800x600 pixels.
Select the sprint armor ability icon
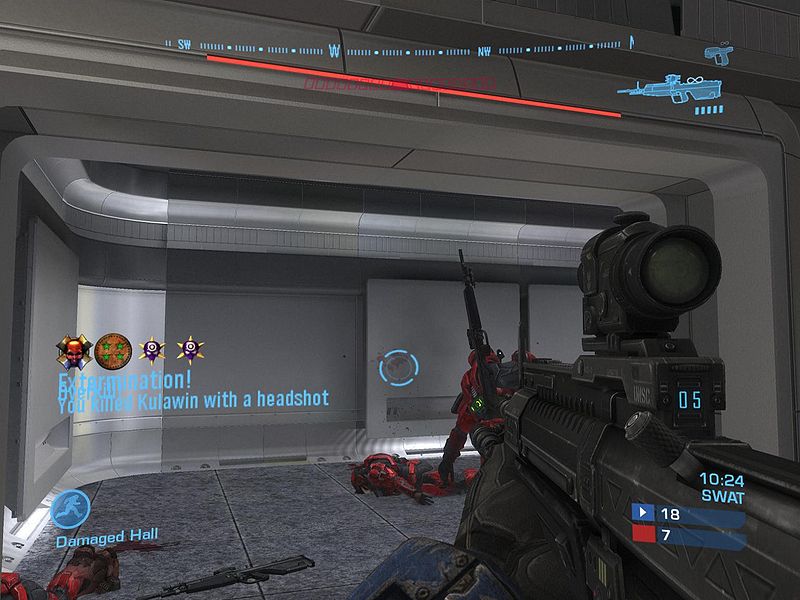70,509
